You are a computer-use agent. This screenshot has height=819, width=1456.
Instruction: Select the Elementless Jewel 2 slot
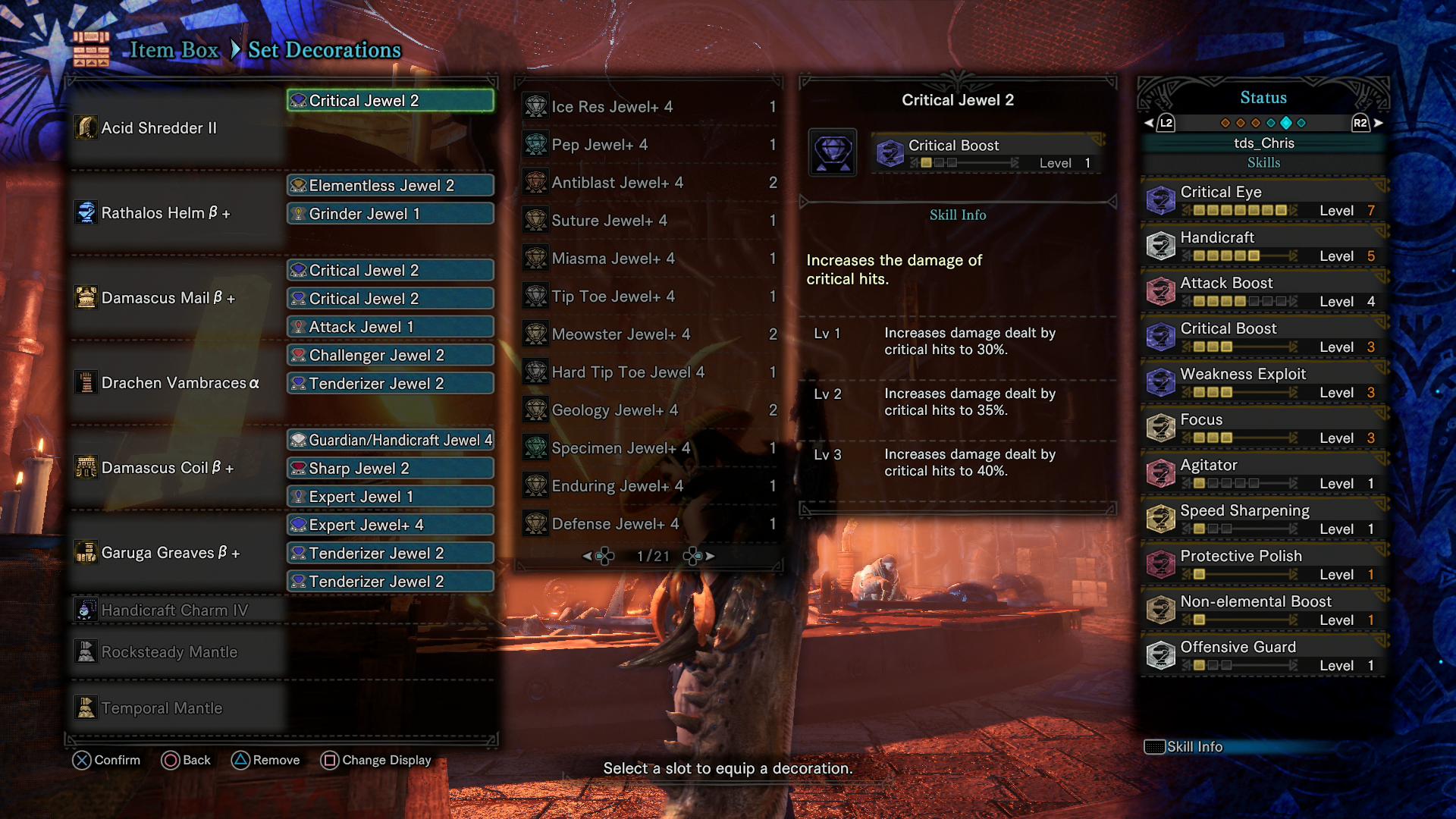coord(391,186)
